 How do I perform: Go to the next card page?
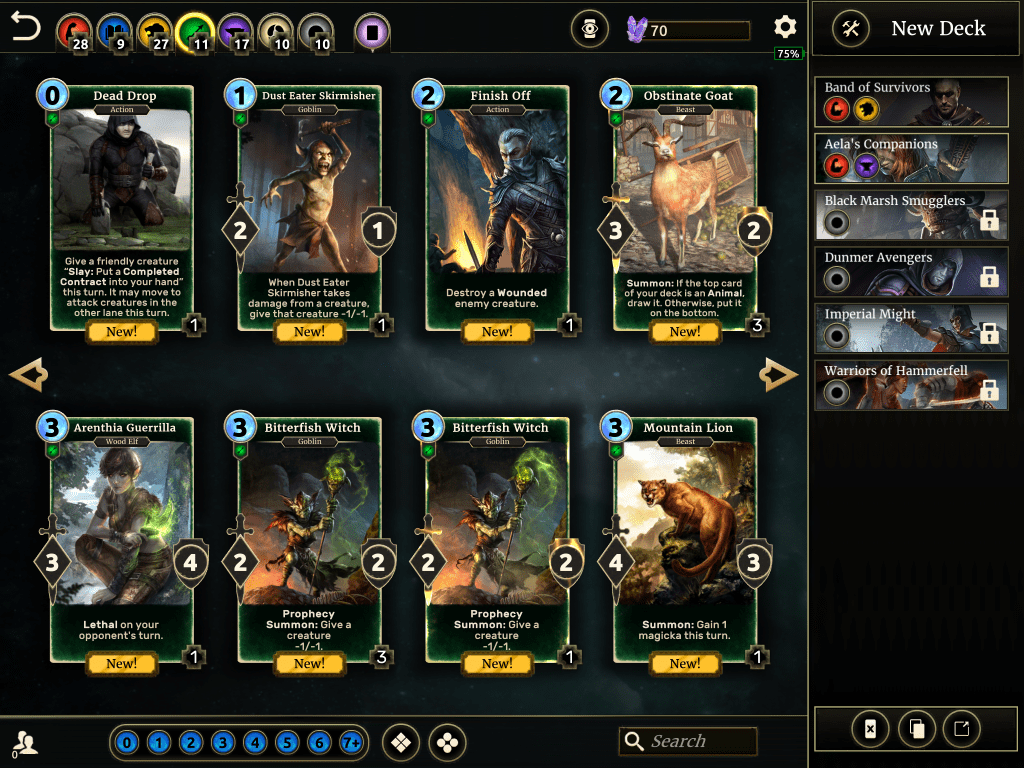(x=778, y=375)
